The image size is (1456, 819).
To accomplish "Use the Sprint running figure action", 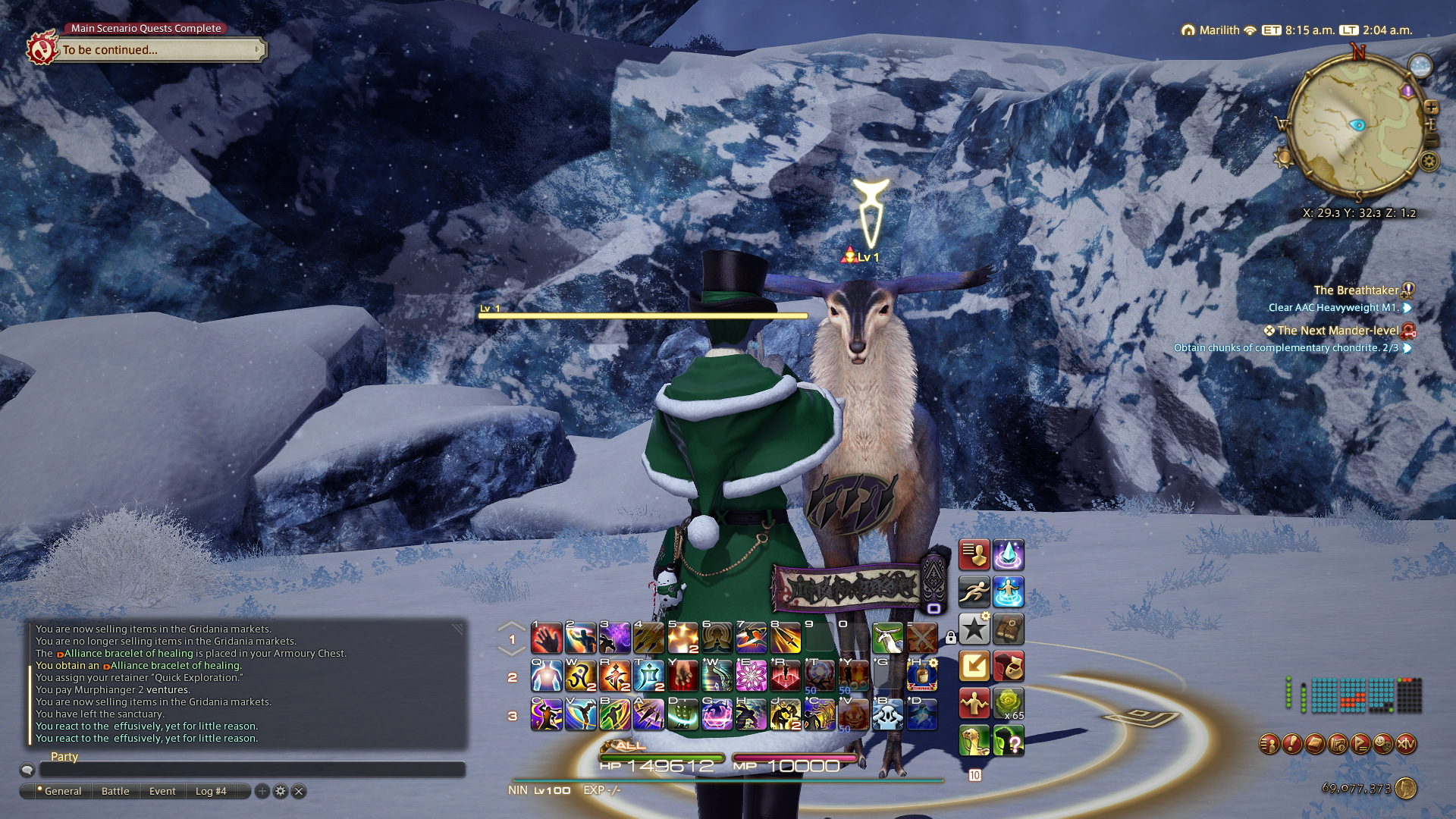I will click(974, 591).
